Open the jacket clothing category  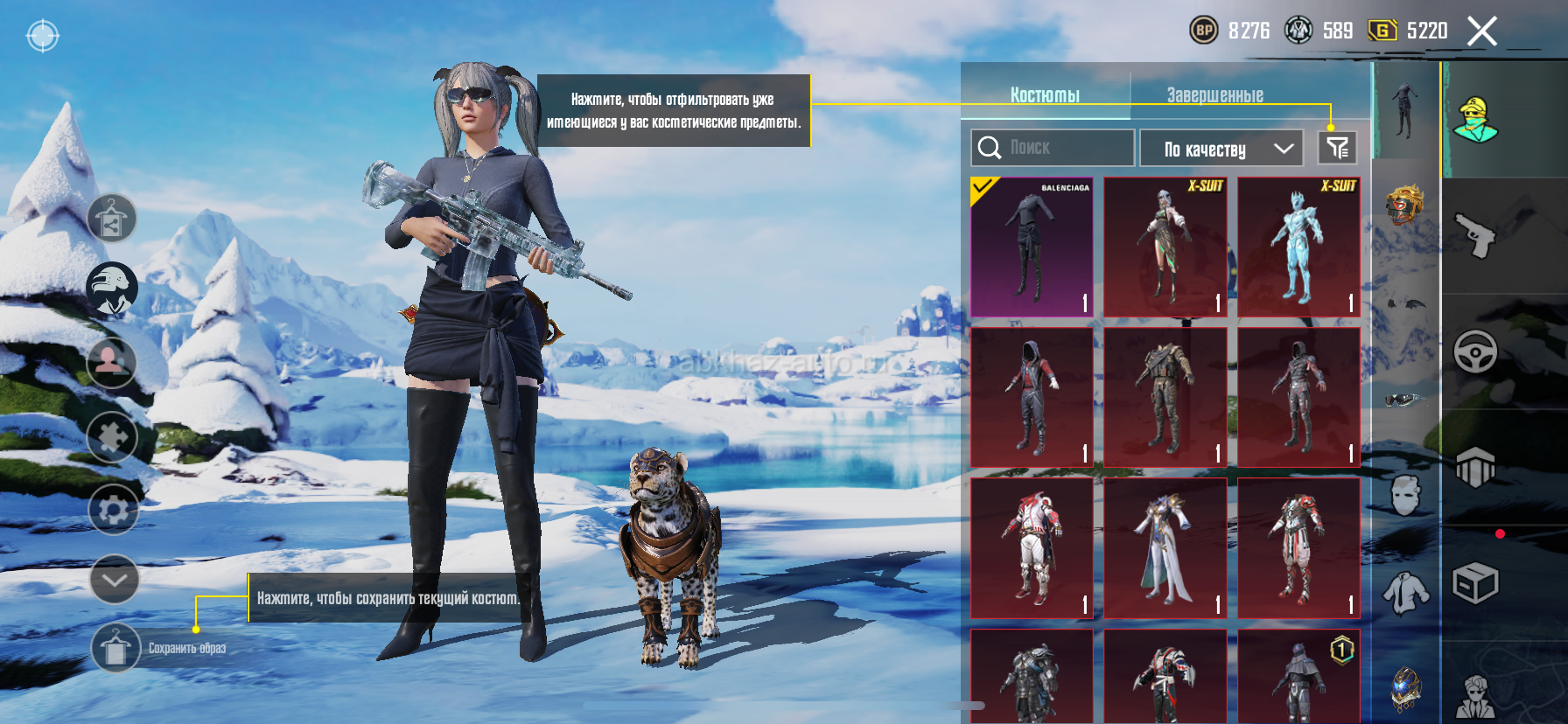1405,593
